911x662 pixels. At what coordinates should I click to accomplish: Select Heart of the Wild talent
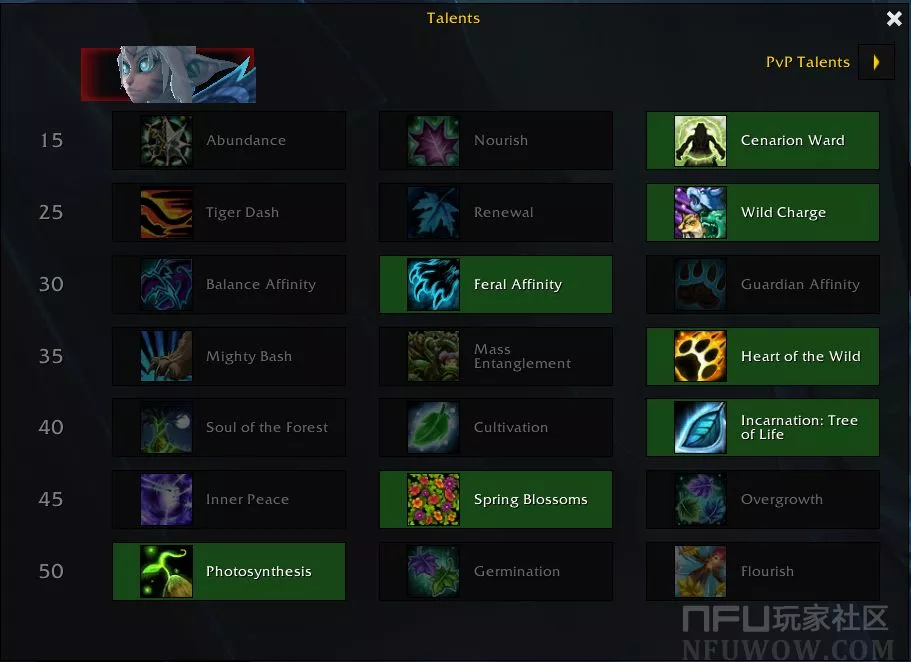pos(763,356)
